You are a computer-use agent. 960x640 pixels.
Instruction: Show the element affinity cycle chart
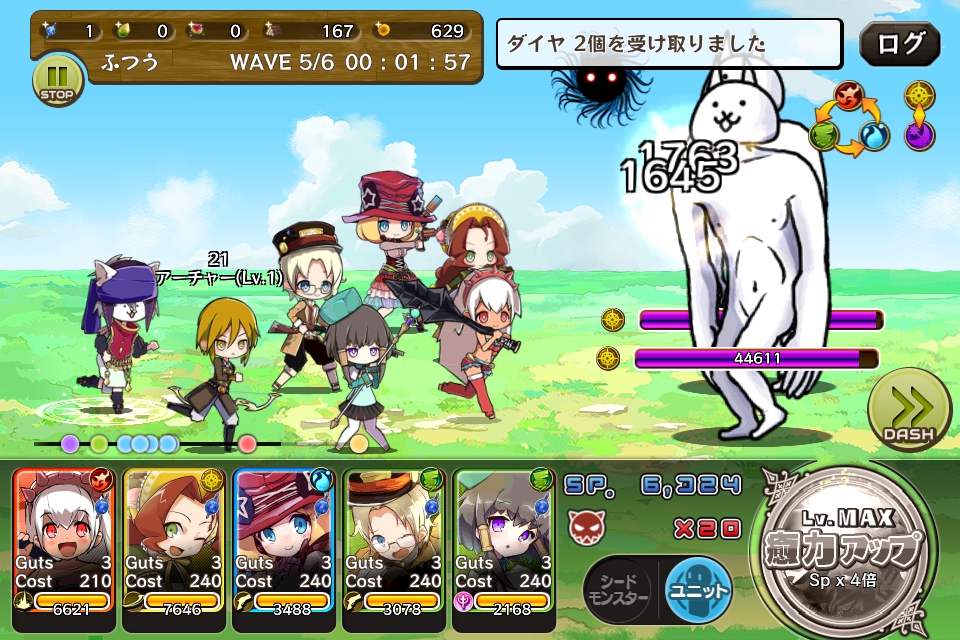pos(849,118)
